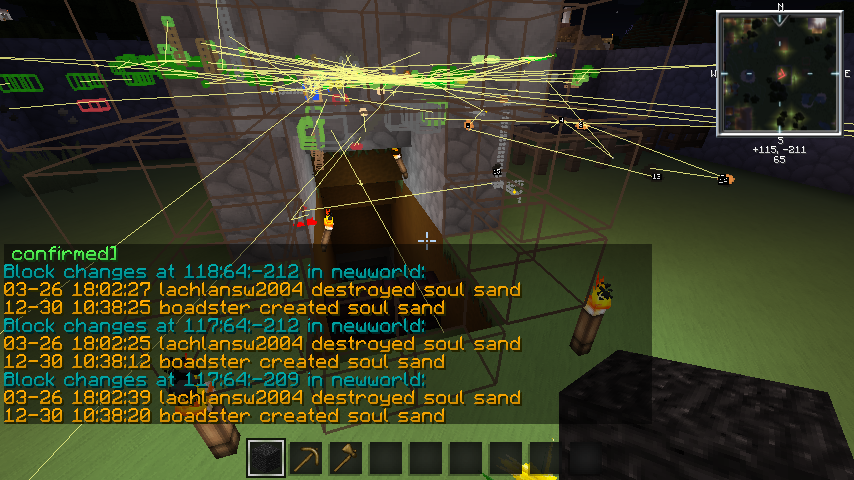Select the wooden axe hotbar slot
The height and width of the screenshot is (480, 854).
(346, 459)
